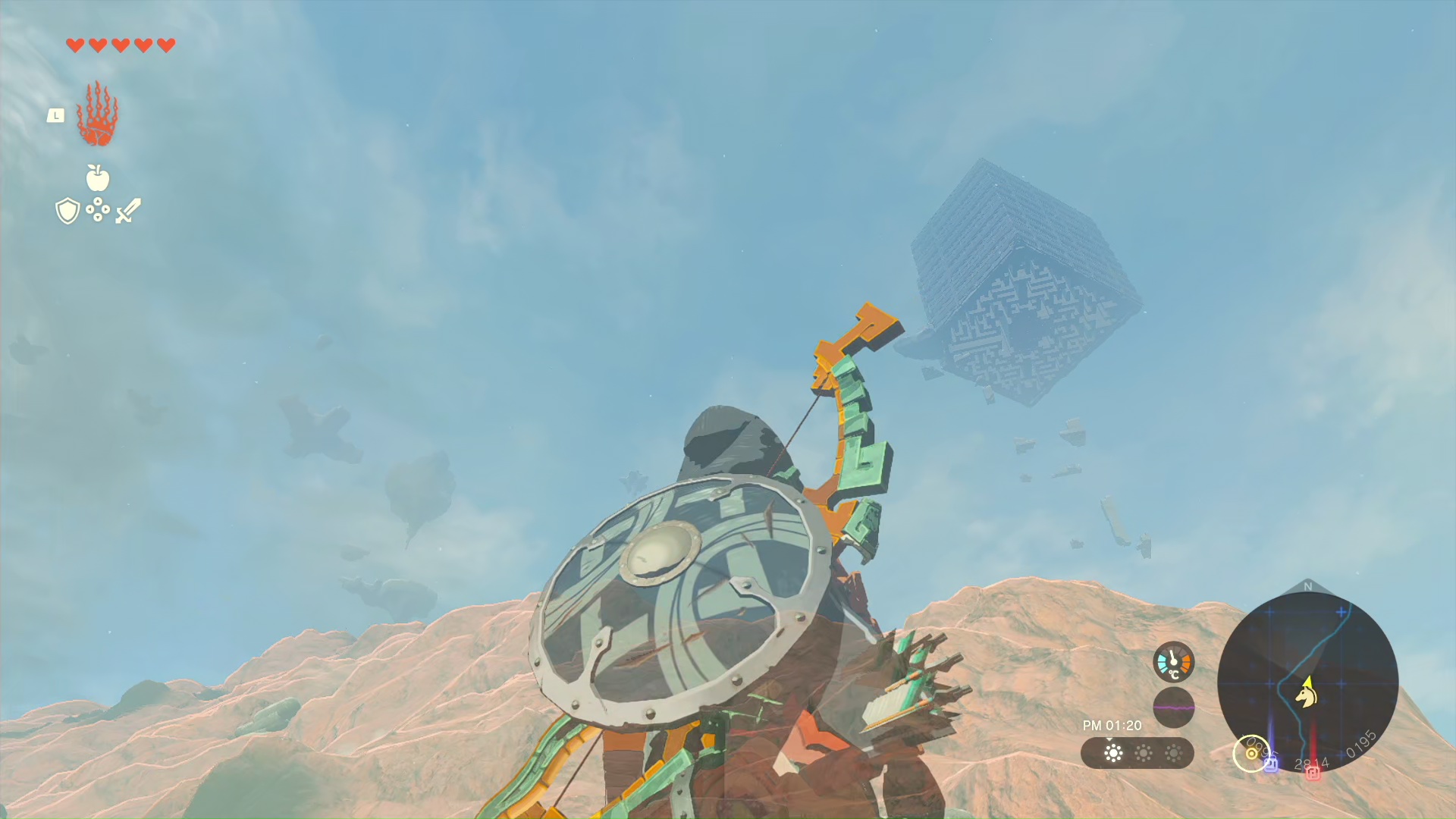The width and height of the screenshot is (1456, 819).
Task: Check the noise level meter
Action: tap(1173, 708)
